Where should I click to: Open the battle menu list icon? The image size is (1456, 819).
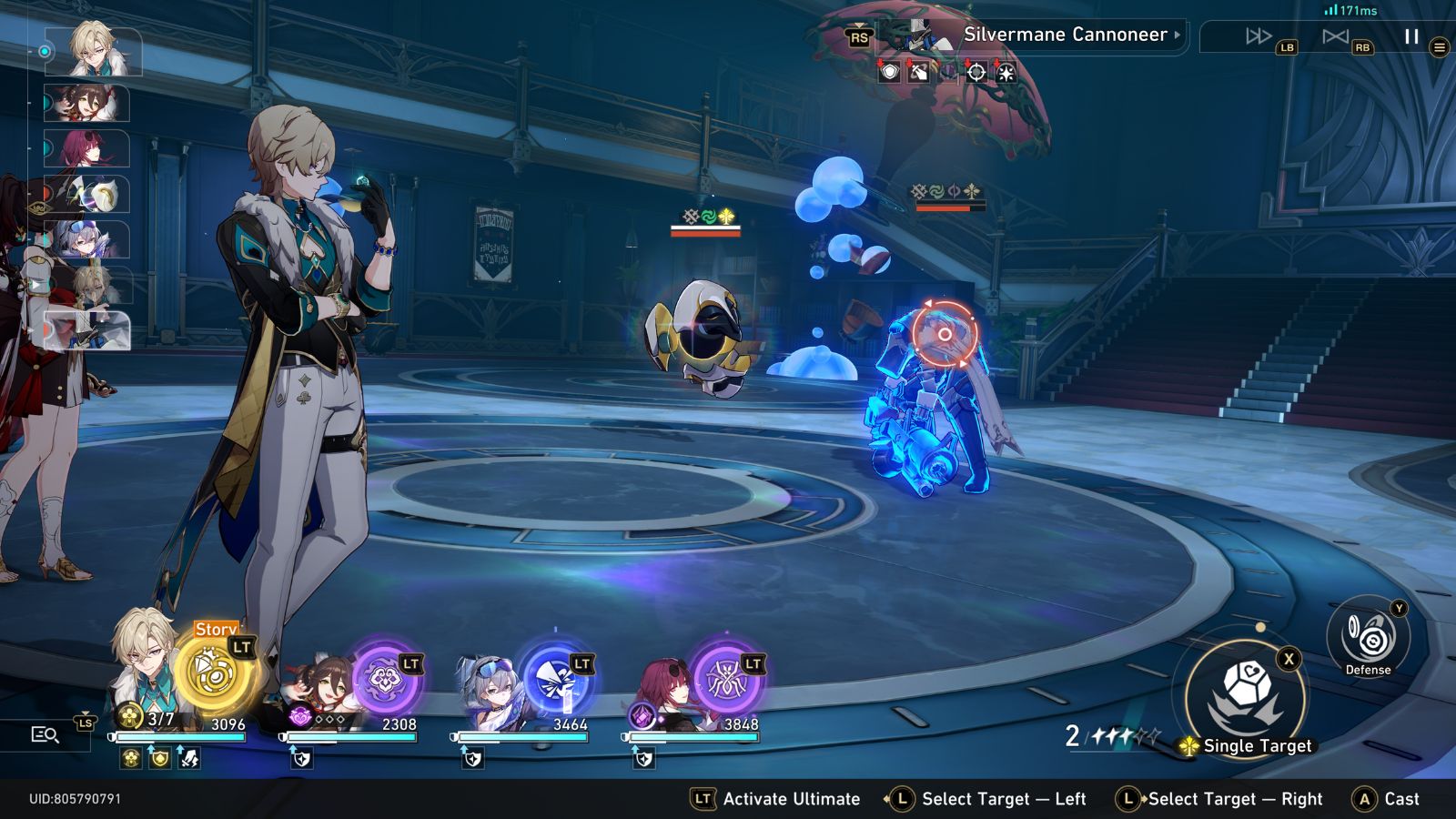[1439, 47]
